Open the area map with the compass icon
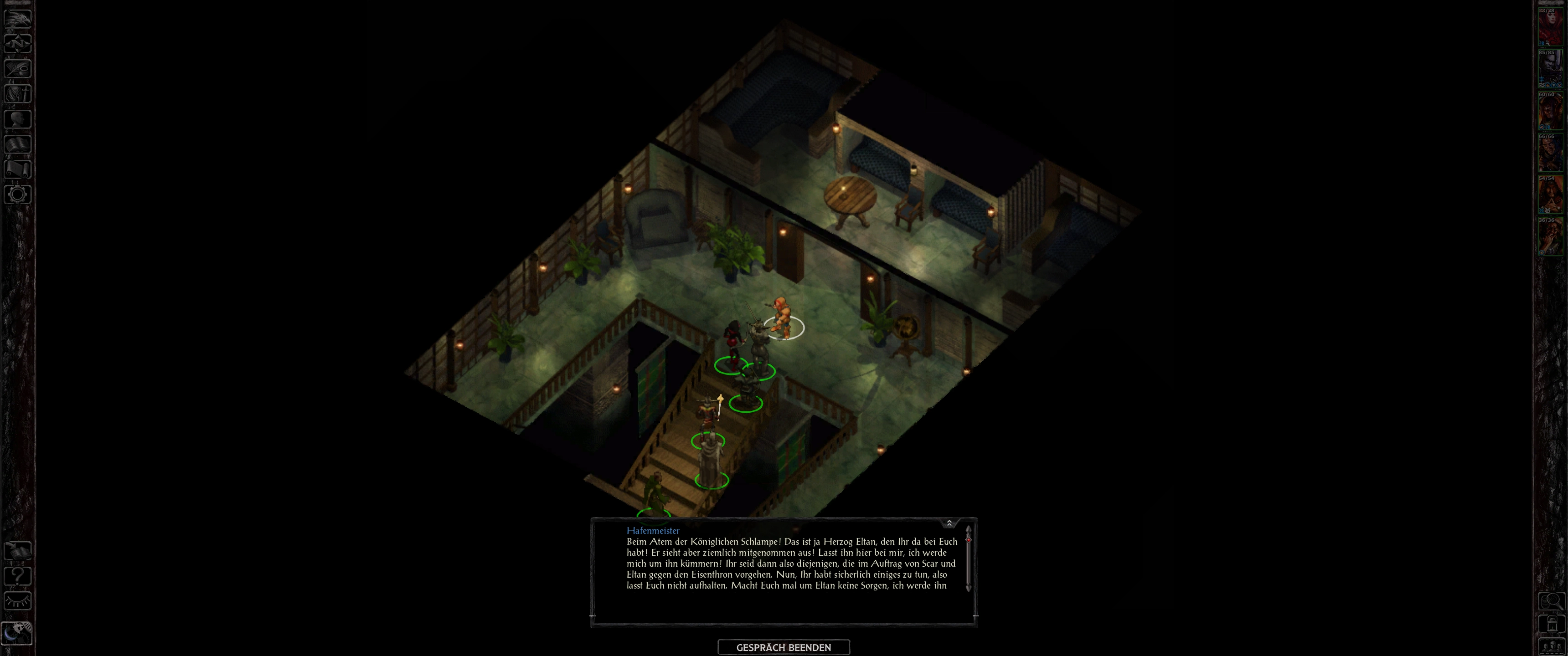 coord(18,43)
